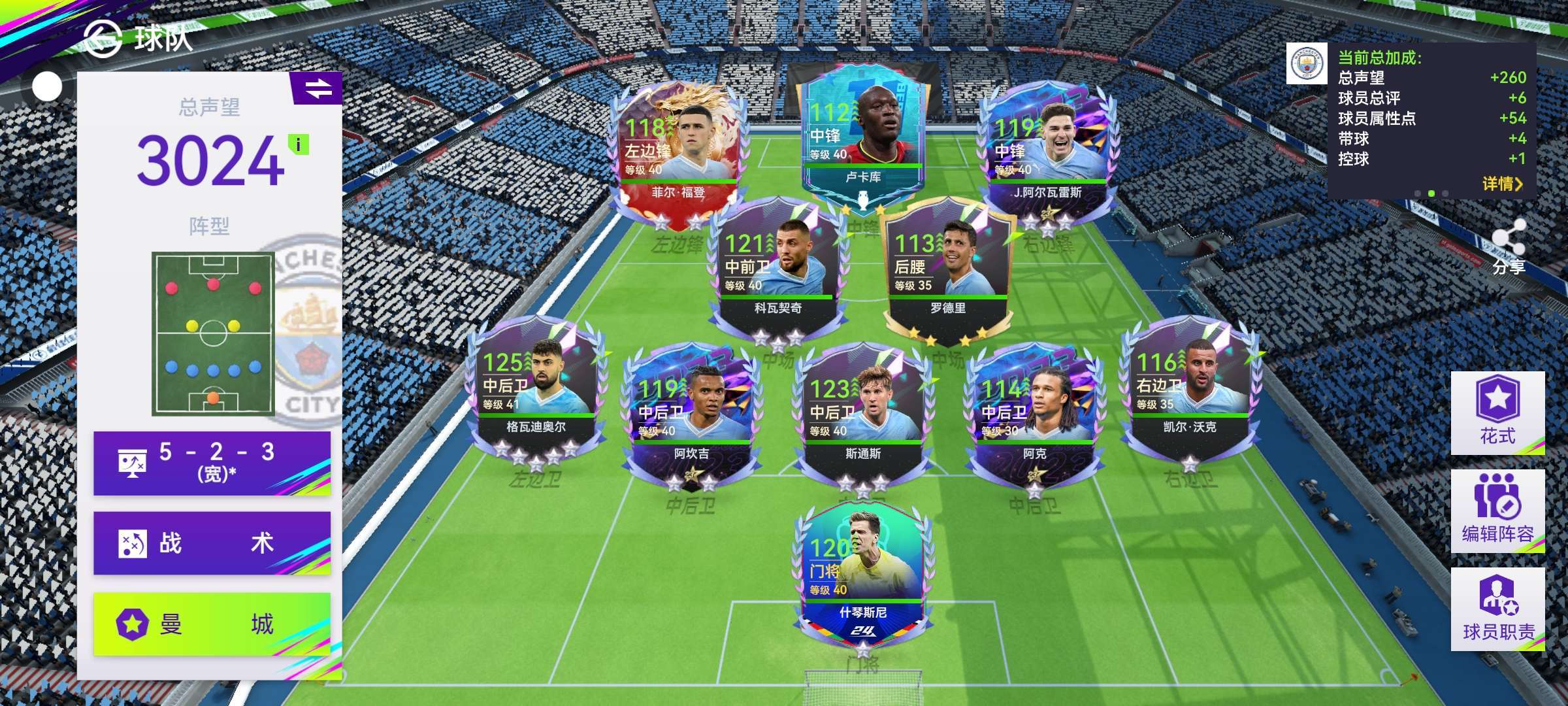The height and width of the screenshot is (706, 1568).
Task: Select the 卢卡库 striker card
Action: tap(862, 137)
